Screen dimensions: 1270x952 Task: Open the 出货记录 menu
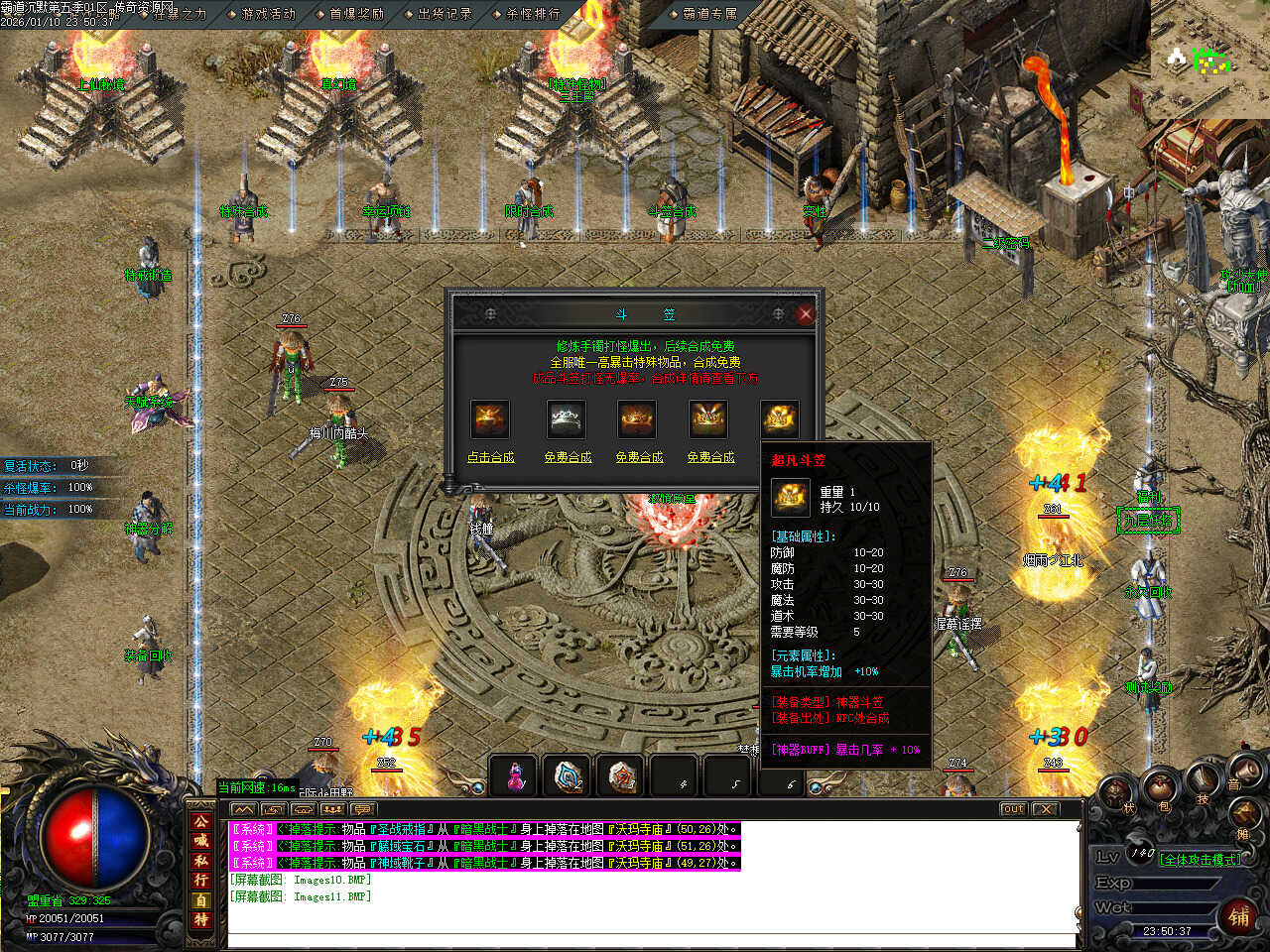(444, 14)
